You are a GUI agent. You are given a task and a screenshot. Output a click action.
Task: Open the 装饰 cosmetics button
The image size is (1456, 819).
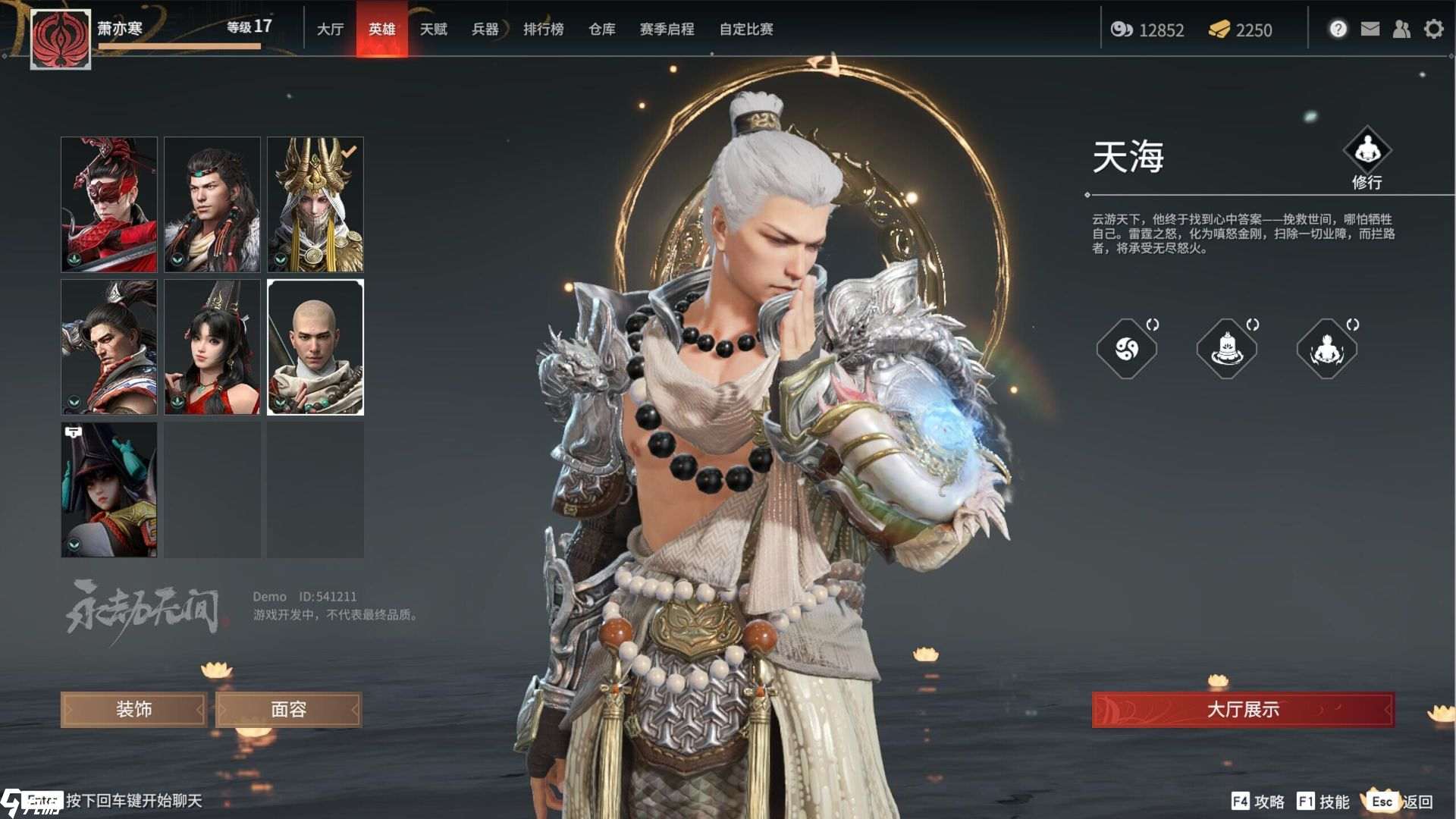click(x=133, y=709)
